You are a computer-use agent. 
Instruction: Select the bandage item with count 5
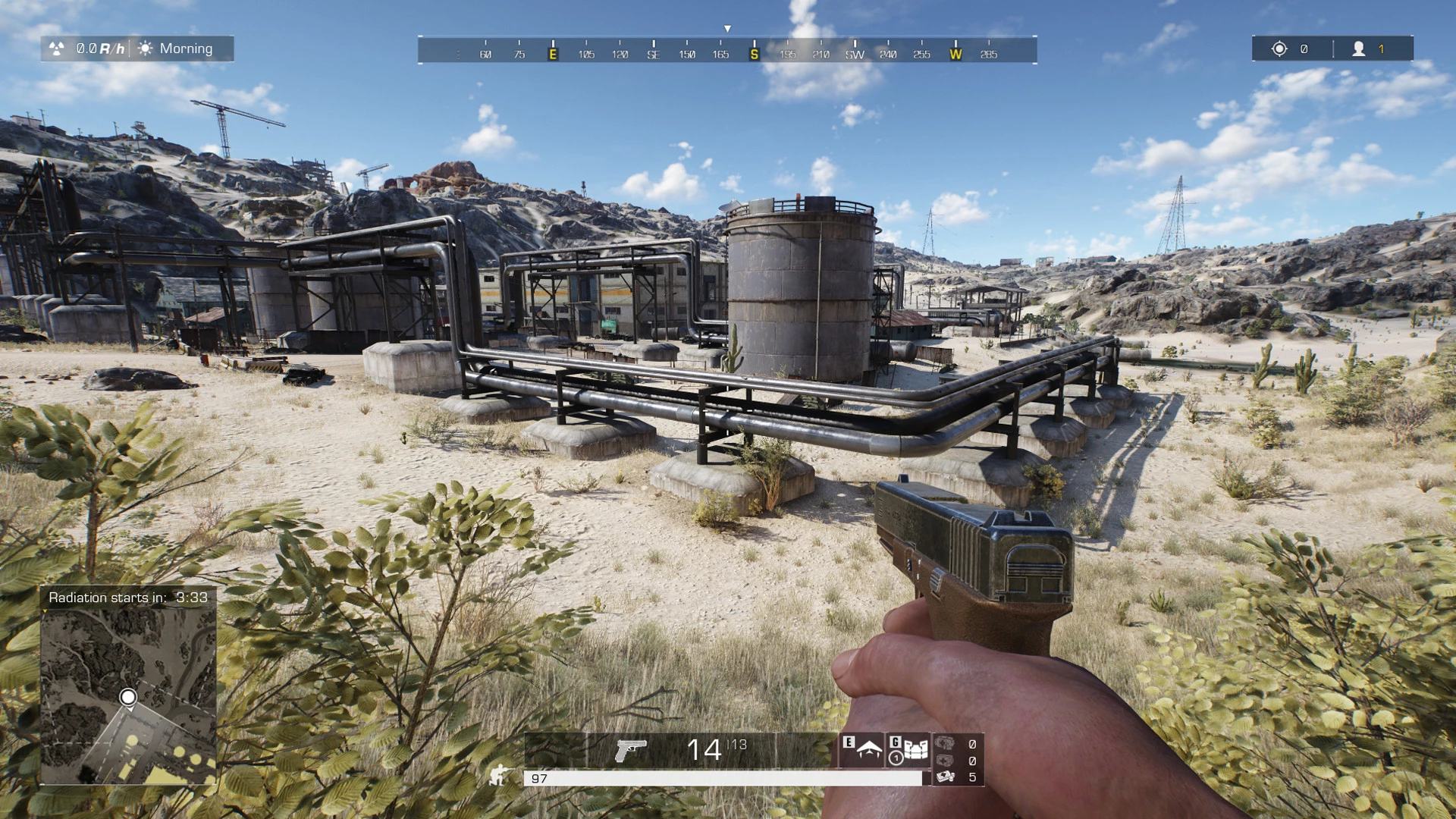946,777
